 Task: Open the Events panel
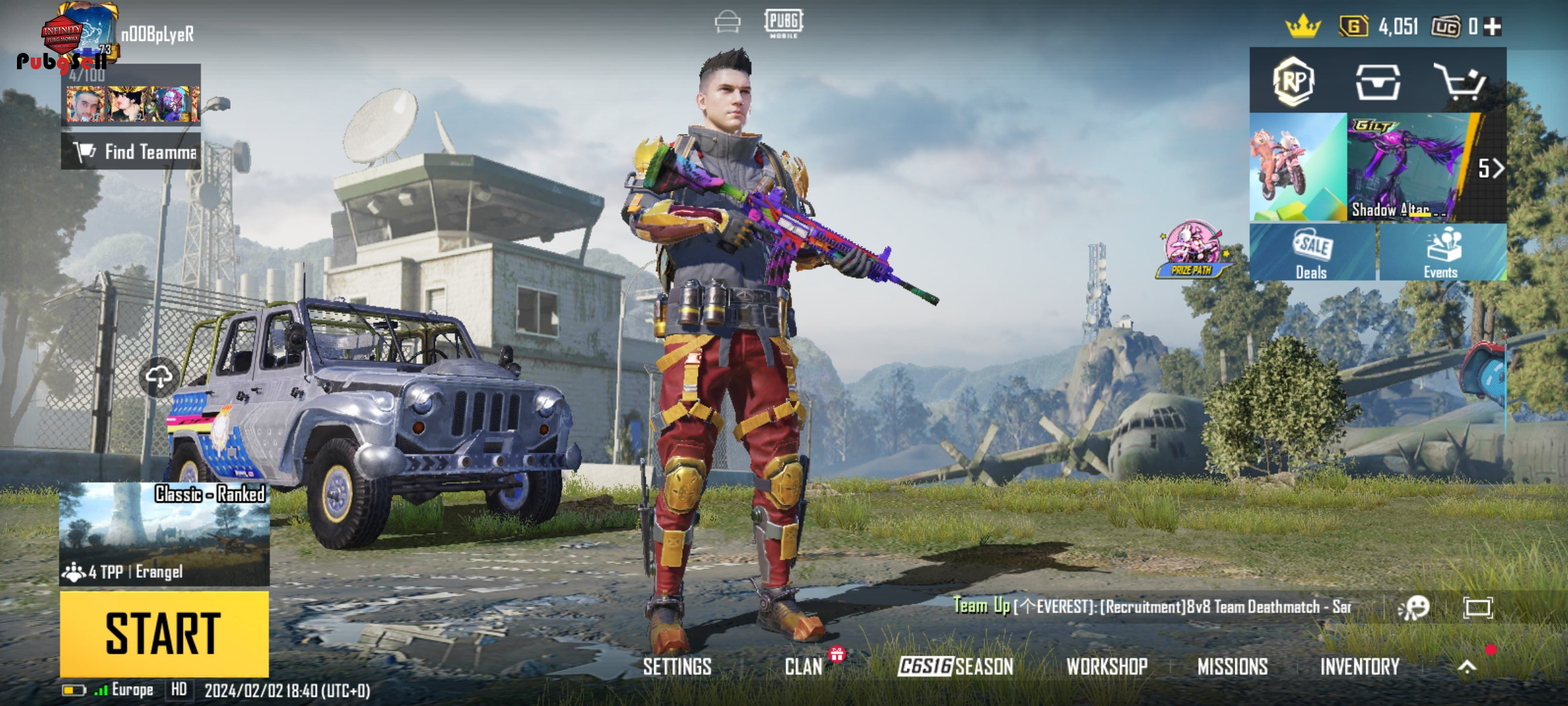[1441, 252]
